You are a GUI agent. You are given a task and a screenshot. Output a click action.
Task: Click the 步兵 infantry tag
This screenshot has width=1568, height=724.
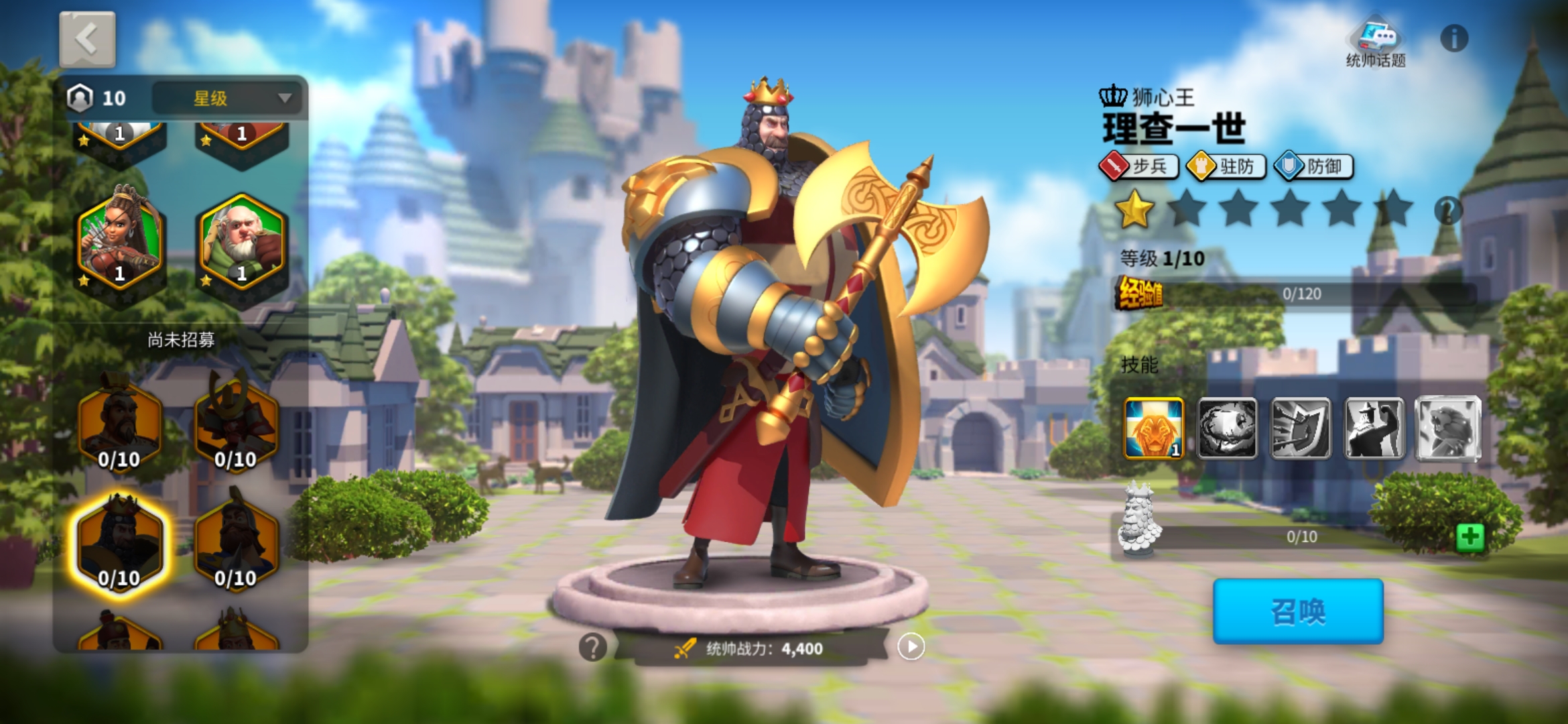coord(1139,166)
